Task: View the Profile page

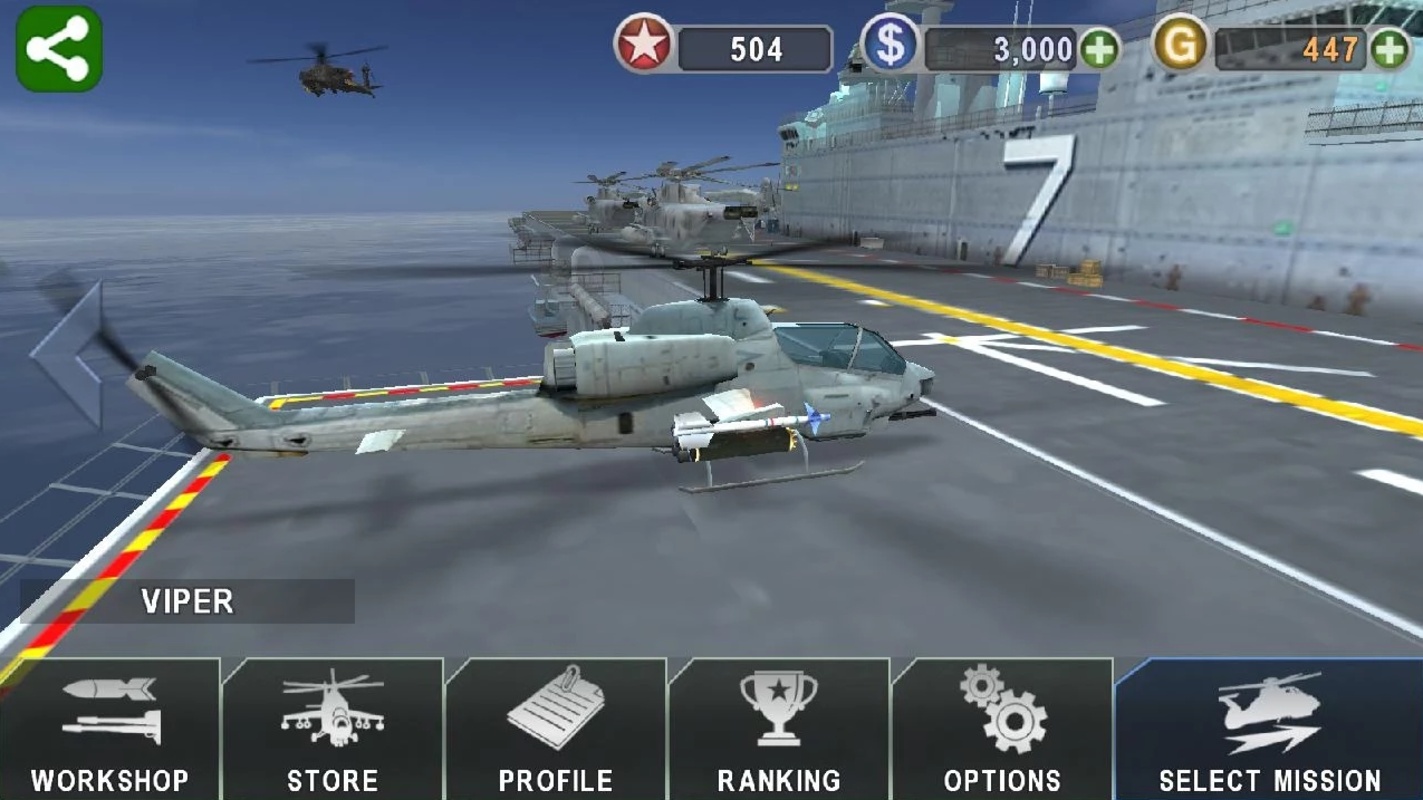Action: point(555,730)
